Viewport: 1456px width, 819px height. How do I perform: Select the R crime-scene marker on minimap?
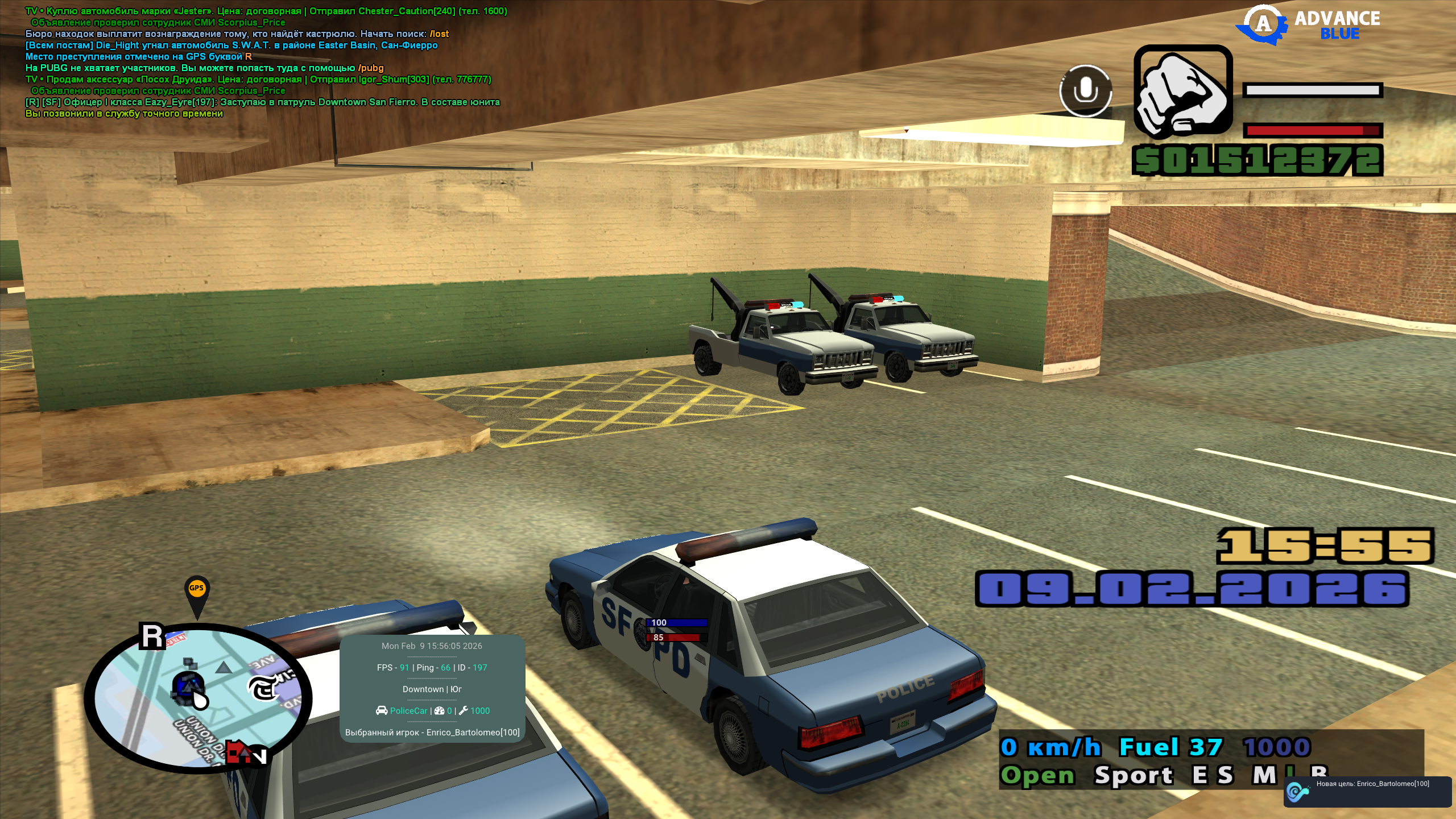coord(152,636)
